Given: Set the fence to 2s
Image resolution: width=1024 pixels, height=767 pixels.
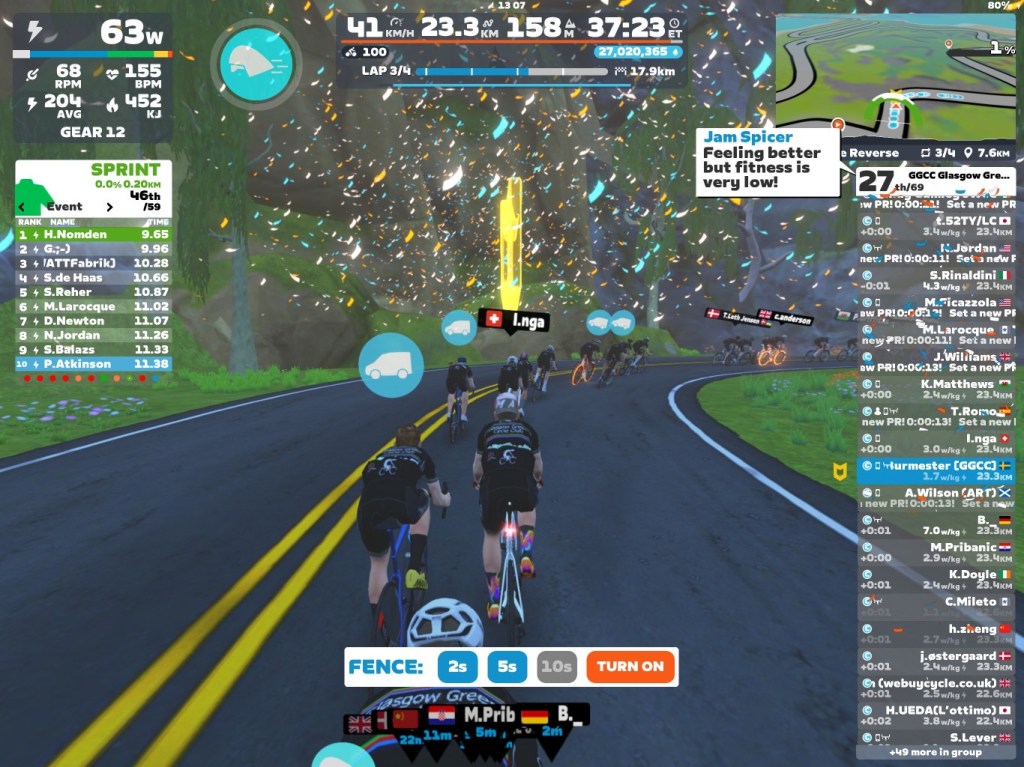Looking at the screenshot, I should pos(456,666).
